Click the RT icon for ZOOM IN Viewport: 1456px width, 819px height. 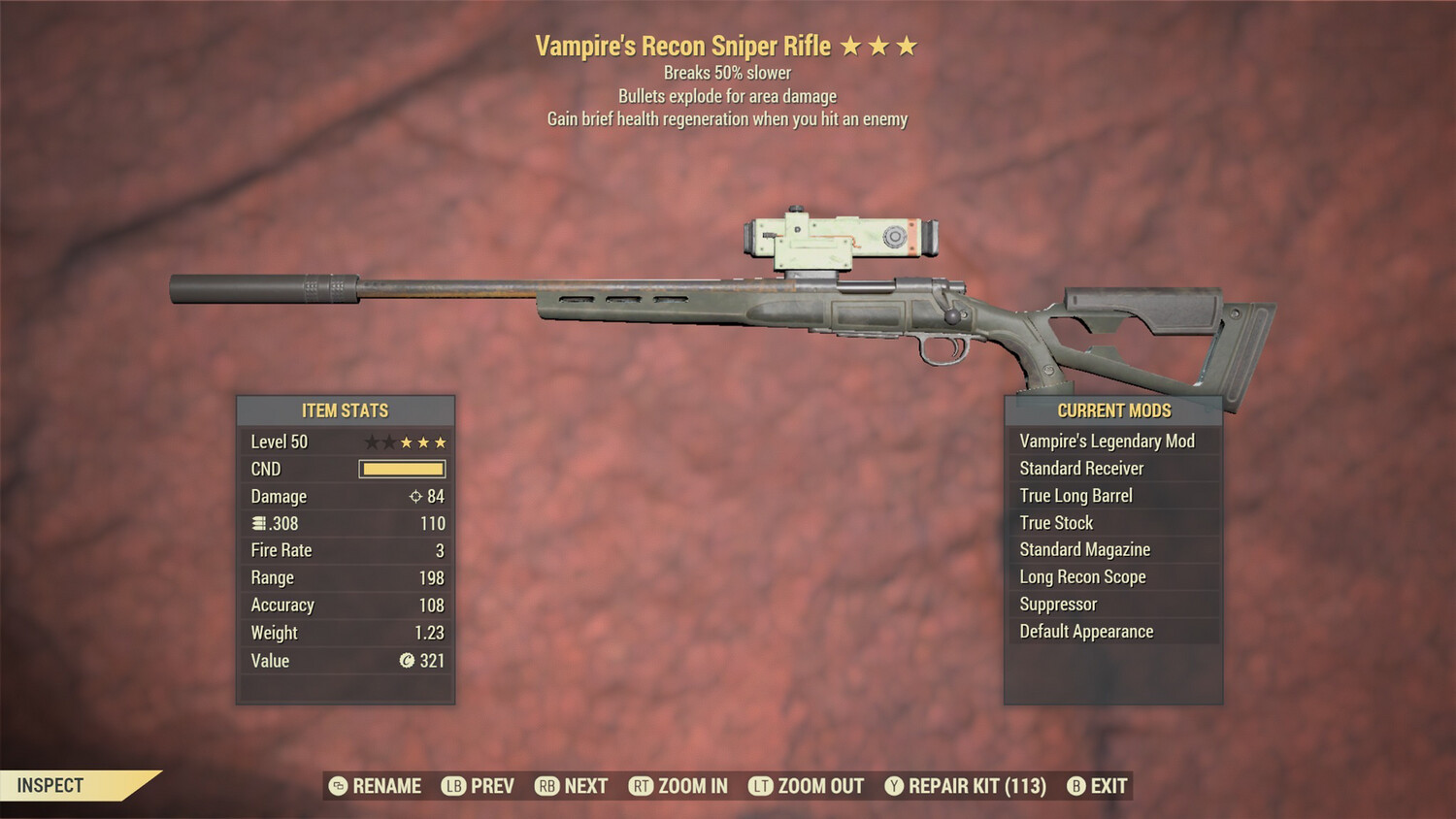point(642,786)
